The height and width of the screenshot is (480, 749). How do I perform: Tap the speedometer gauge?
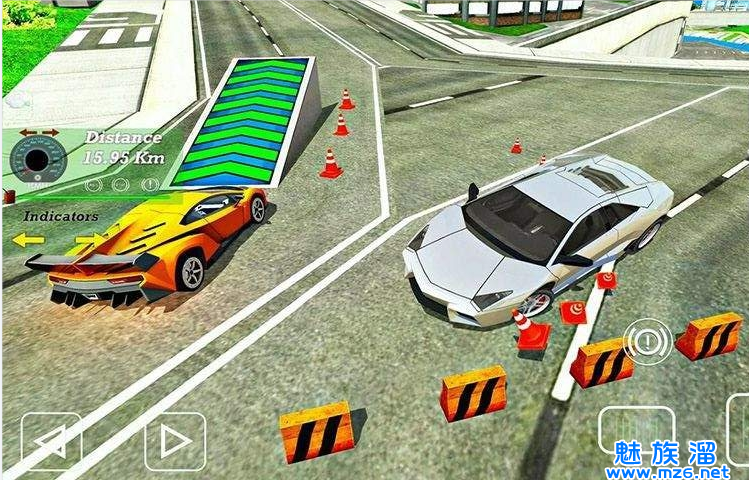(38, 158)
